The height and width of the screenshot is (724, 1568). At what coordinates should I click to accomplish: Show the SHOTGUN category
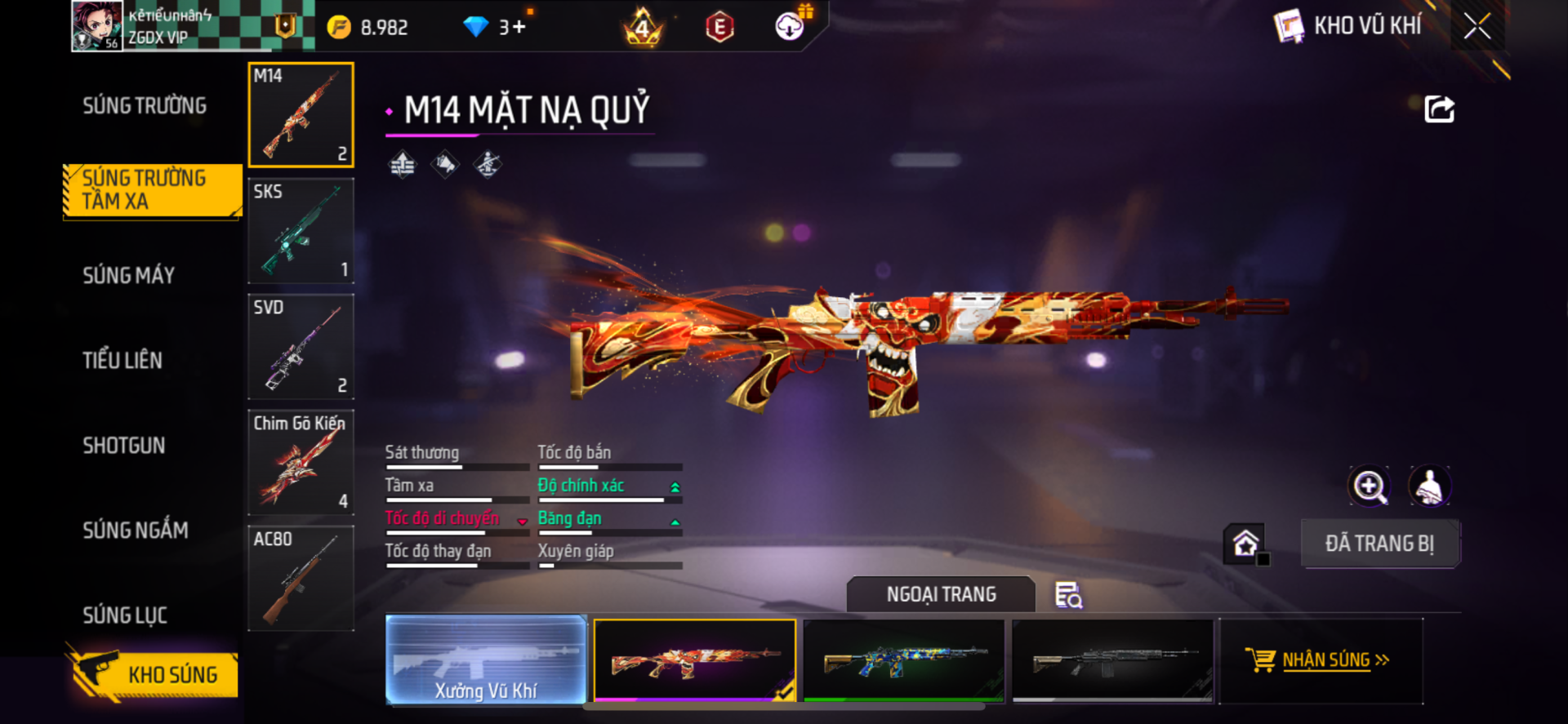(x=124, y=446)
